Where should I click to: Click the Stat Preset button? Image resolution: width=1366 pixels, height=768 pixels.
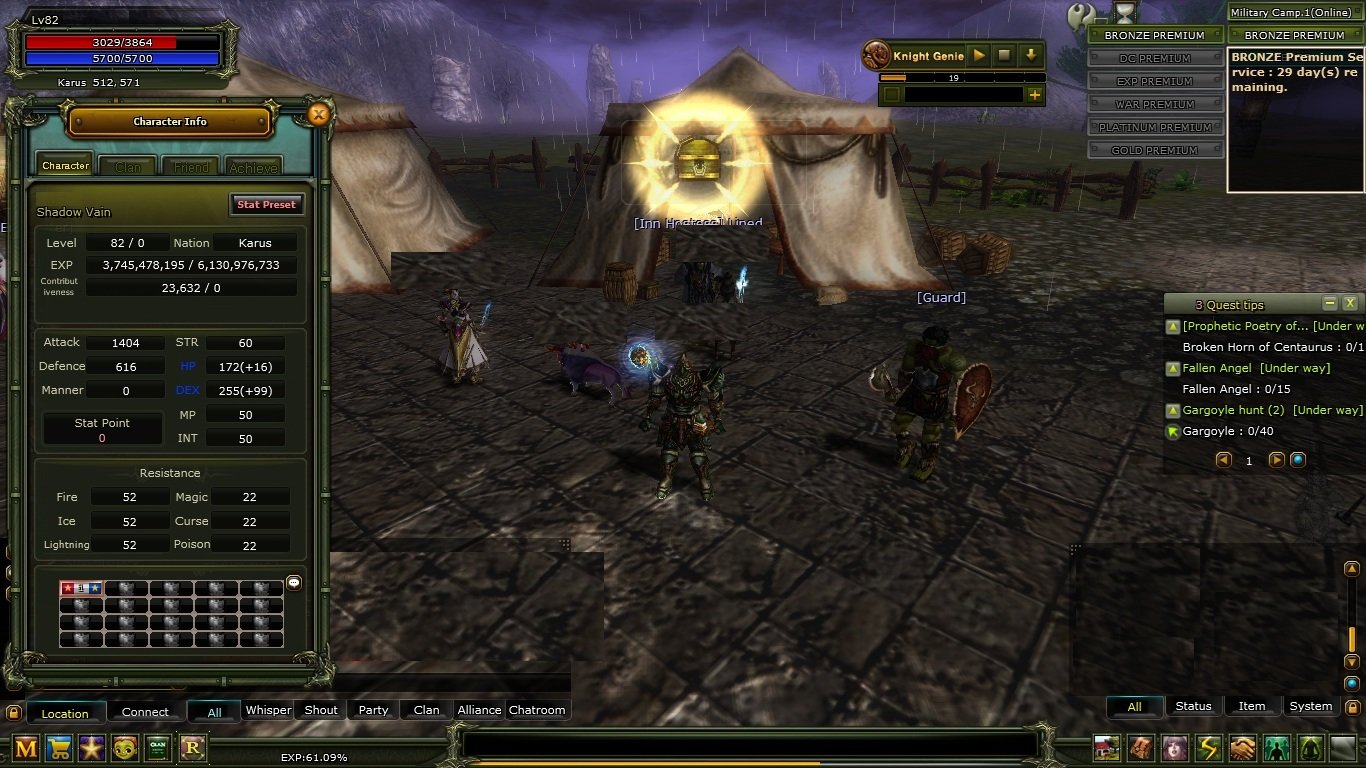[x=266, y=204]
